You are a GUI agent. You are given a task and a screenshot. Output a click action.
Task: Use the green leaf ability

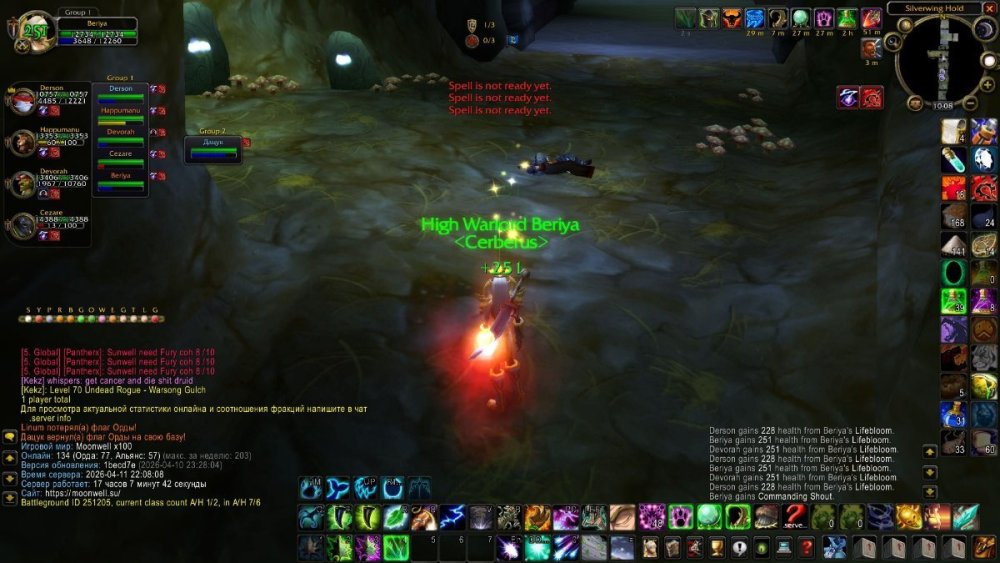point(394,516)
